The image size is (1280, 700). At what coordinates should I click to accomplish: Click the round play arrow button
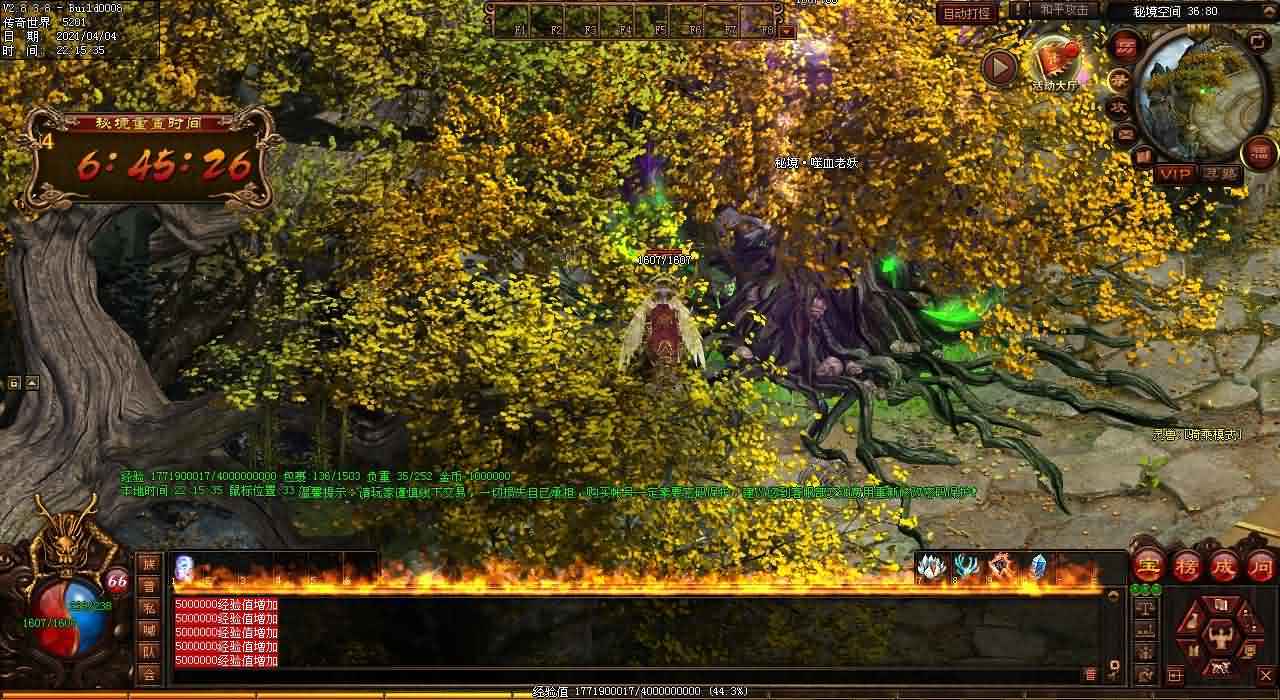998,67
